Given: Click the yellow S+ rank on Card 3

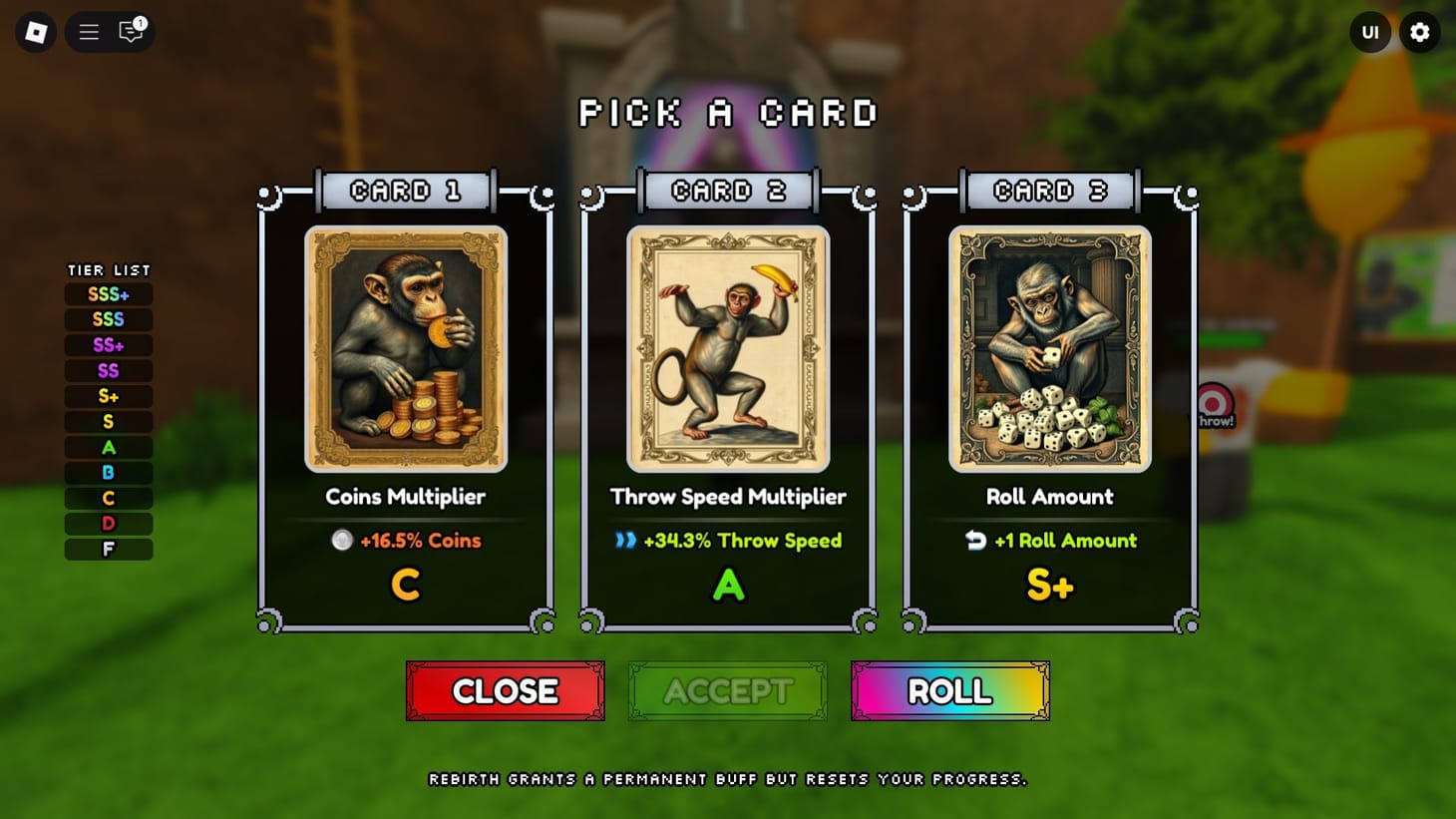Looking at the screenshot, I should pyautogui.click(x=1049, y=585).
